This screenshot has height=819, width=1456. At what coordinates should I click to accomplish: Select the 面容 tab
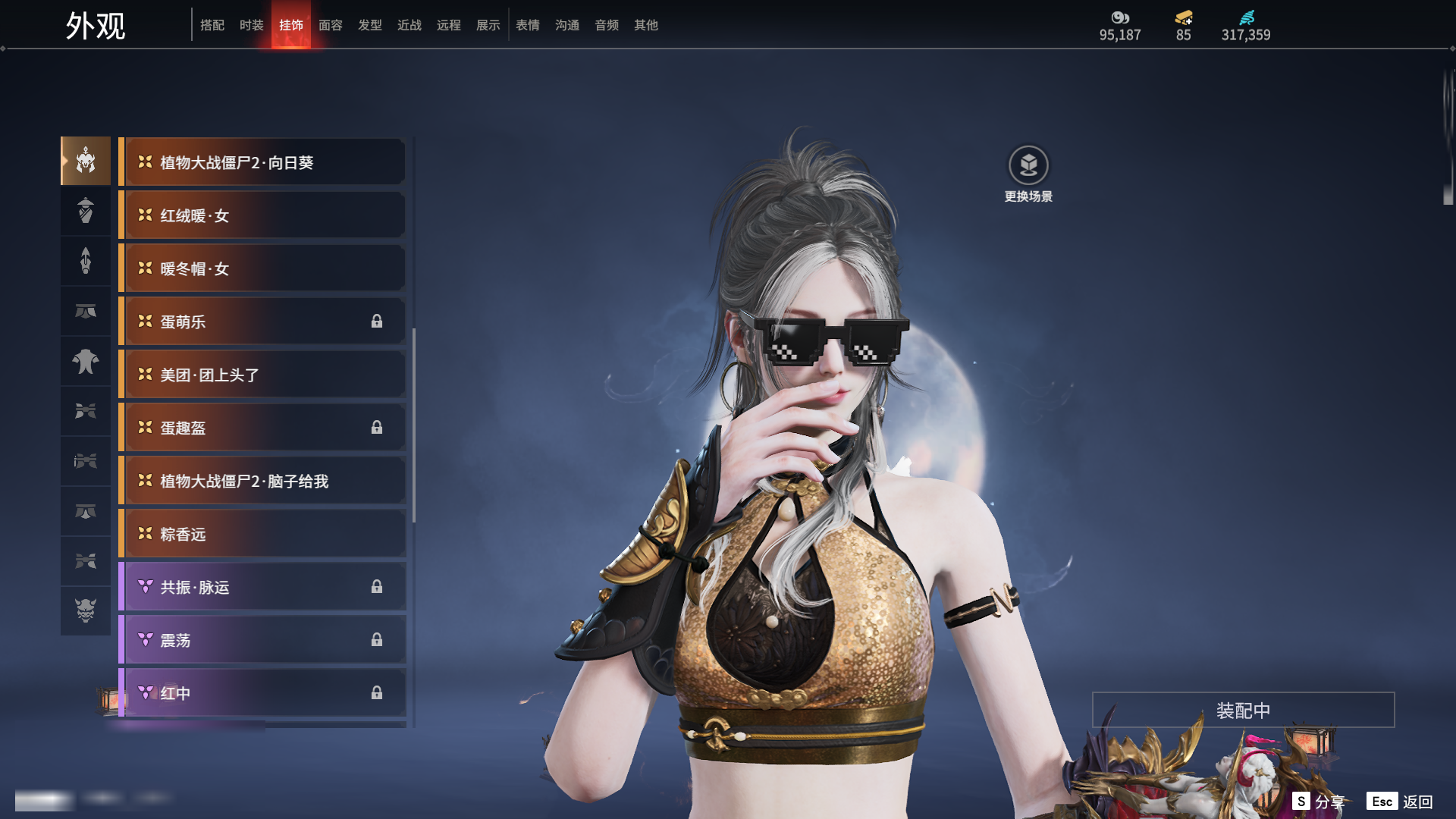pos(331,25)
